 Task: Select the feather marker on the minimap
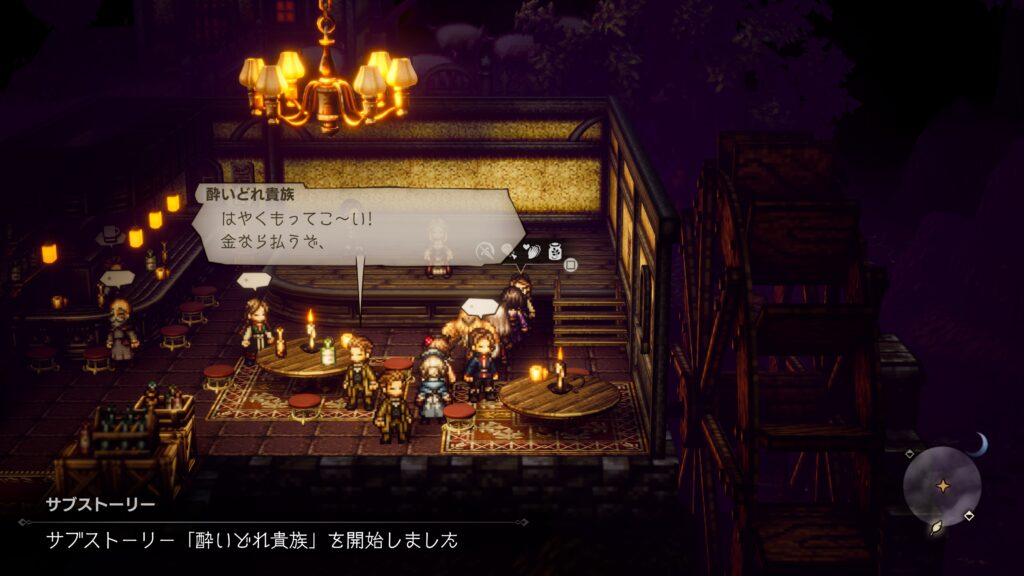click(x=936, y=527)
